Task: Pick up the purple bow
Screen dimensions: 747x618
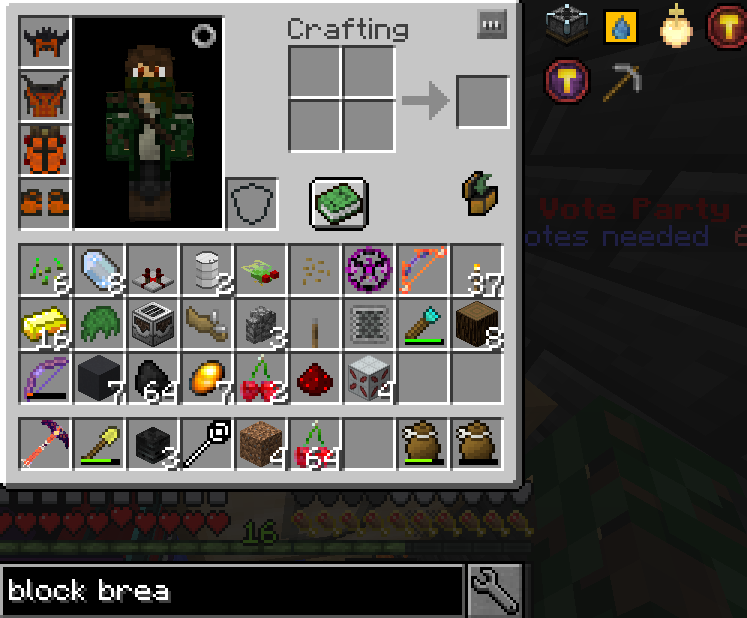Action: tap(45, 379)
